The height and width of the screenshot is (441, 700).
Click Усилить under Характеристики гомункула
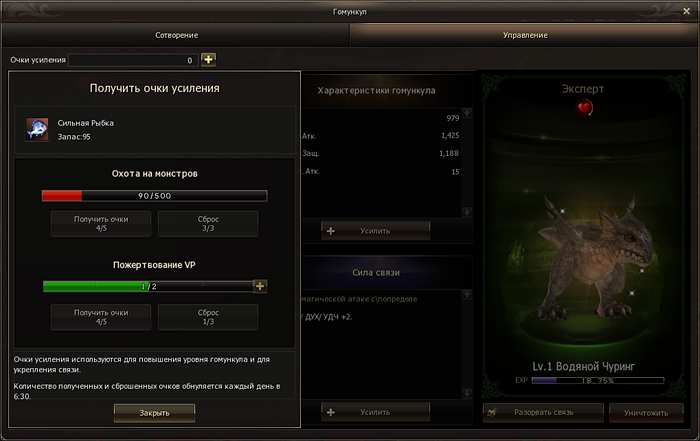(375, 231)
